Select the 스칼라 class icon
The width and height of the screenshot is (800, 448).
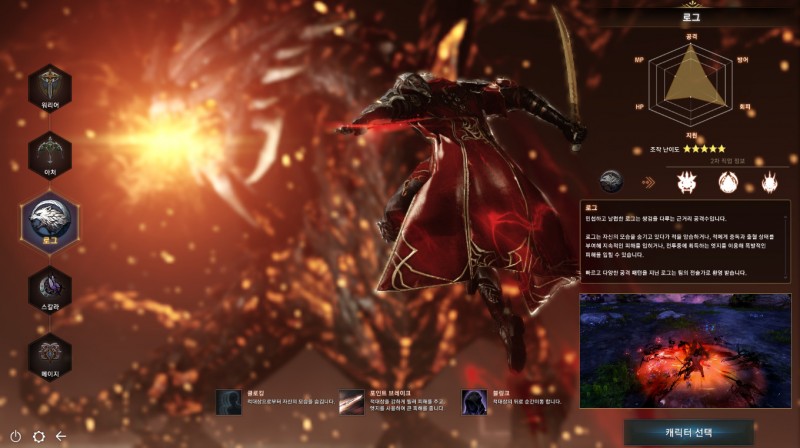[x=50, y=289]
